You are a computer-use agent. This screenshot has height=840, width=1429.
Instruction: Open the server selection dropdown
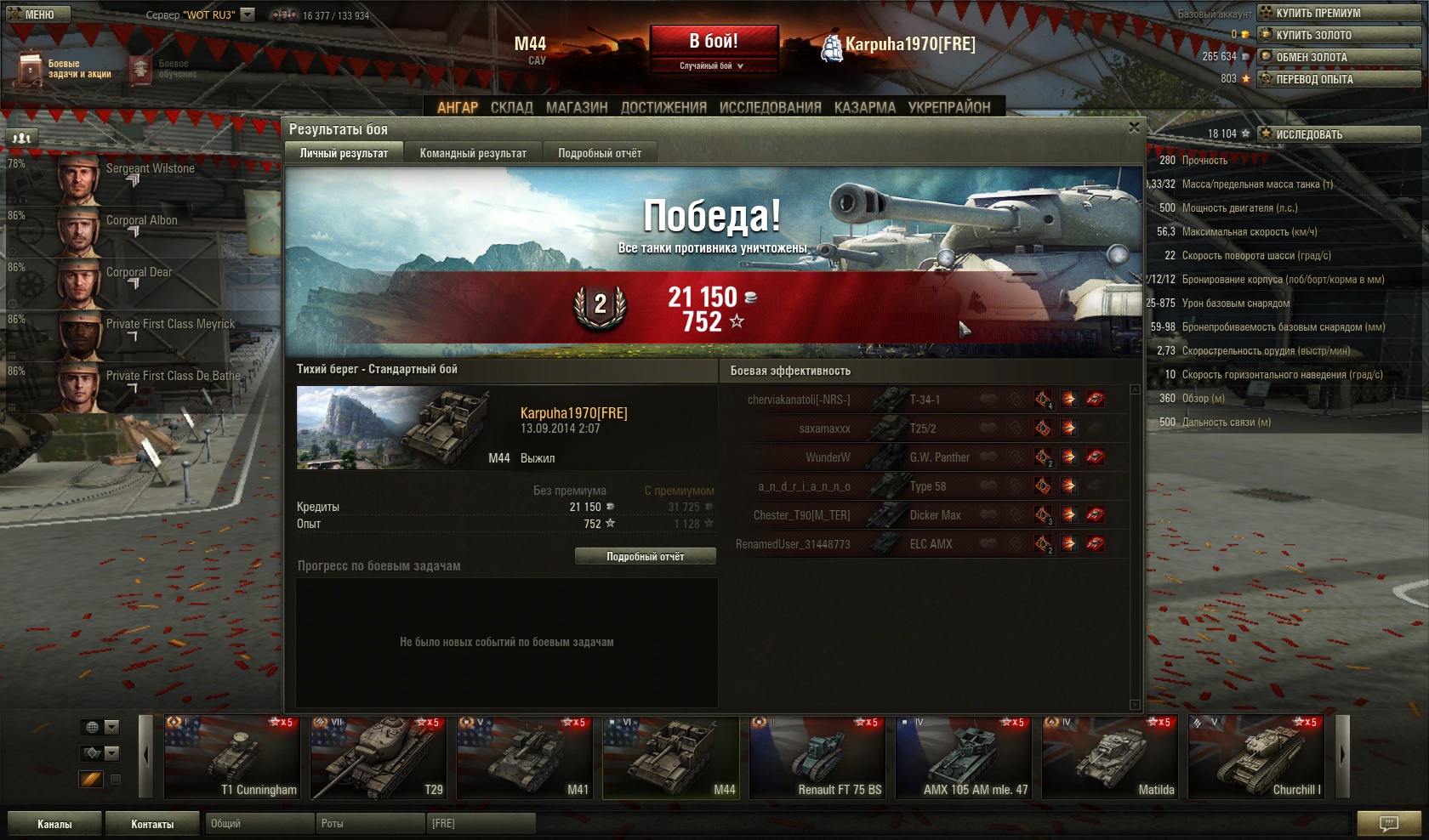tap(248, 14)
